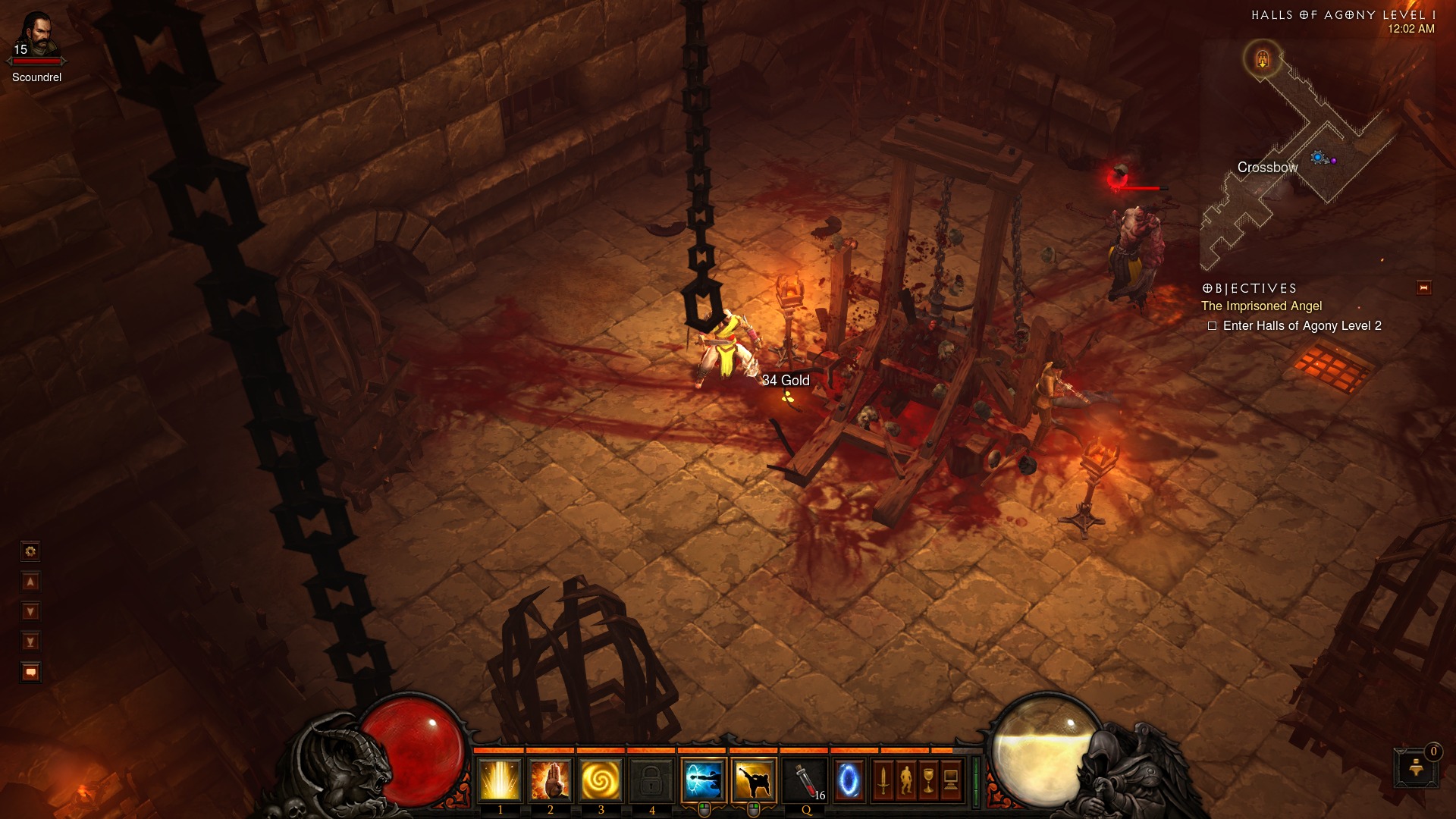
Task: Collapse the Objectives tracker
Action: 1423,287
